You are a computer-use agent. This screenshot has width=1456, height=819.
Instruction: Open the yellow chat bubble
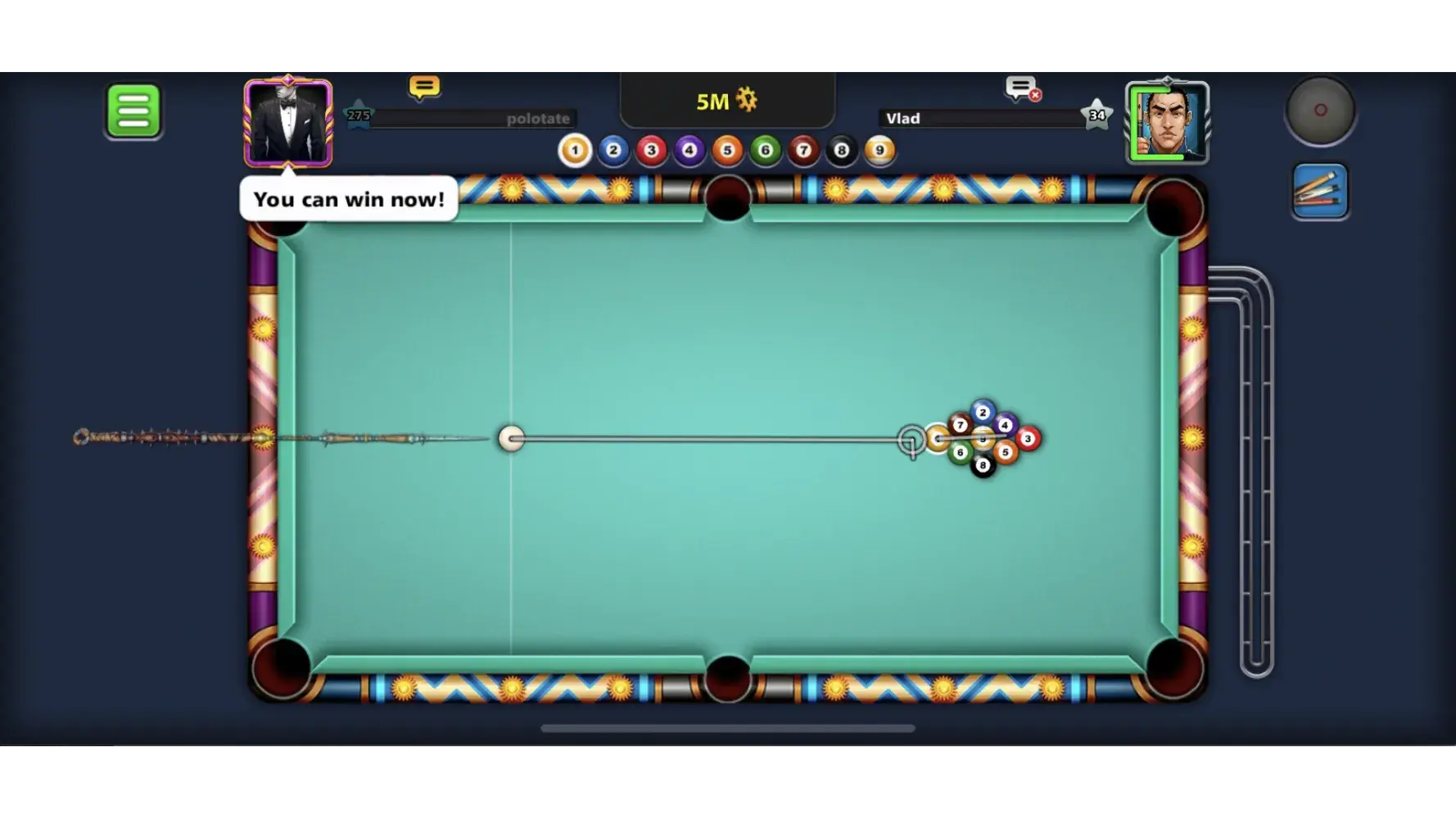[x=424, y=87]
